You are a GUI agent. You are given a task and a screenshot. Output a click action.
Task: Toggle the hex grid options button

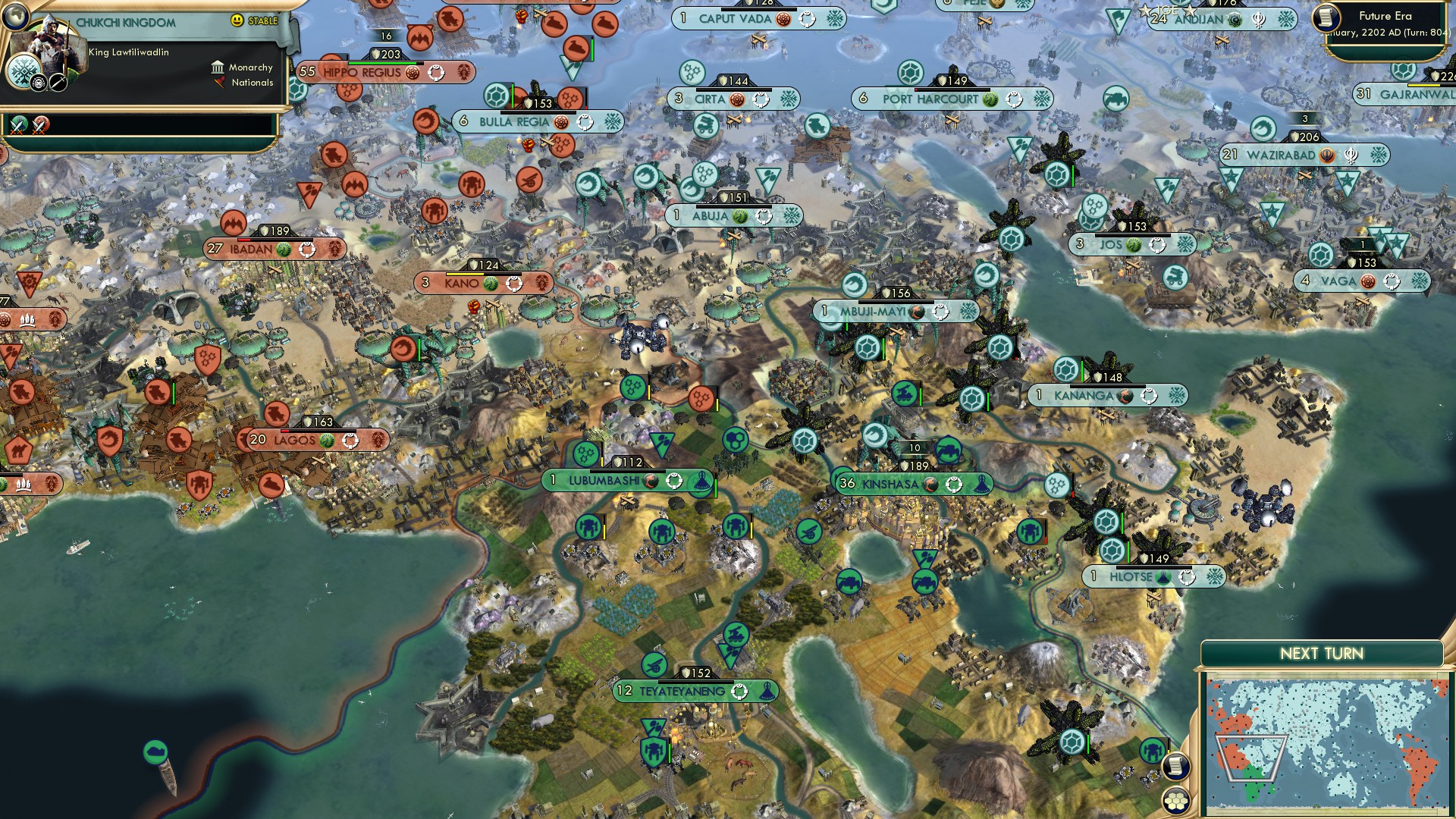[x=1175, y=801]
